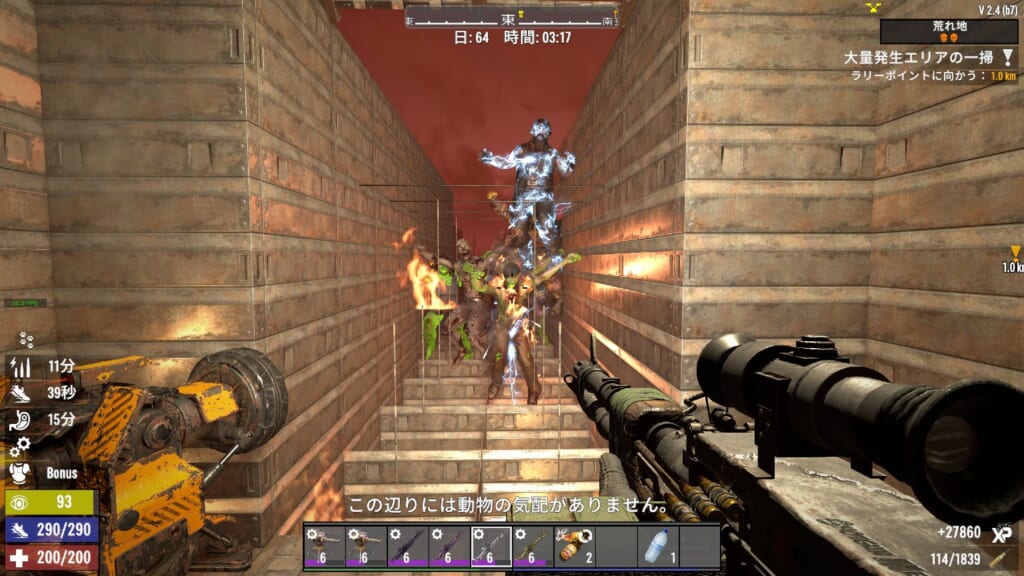Select the water bottle hotbar slot

click(658, 547)
